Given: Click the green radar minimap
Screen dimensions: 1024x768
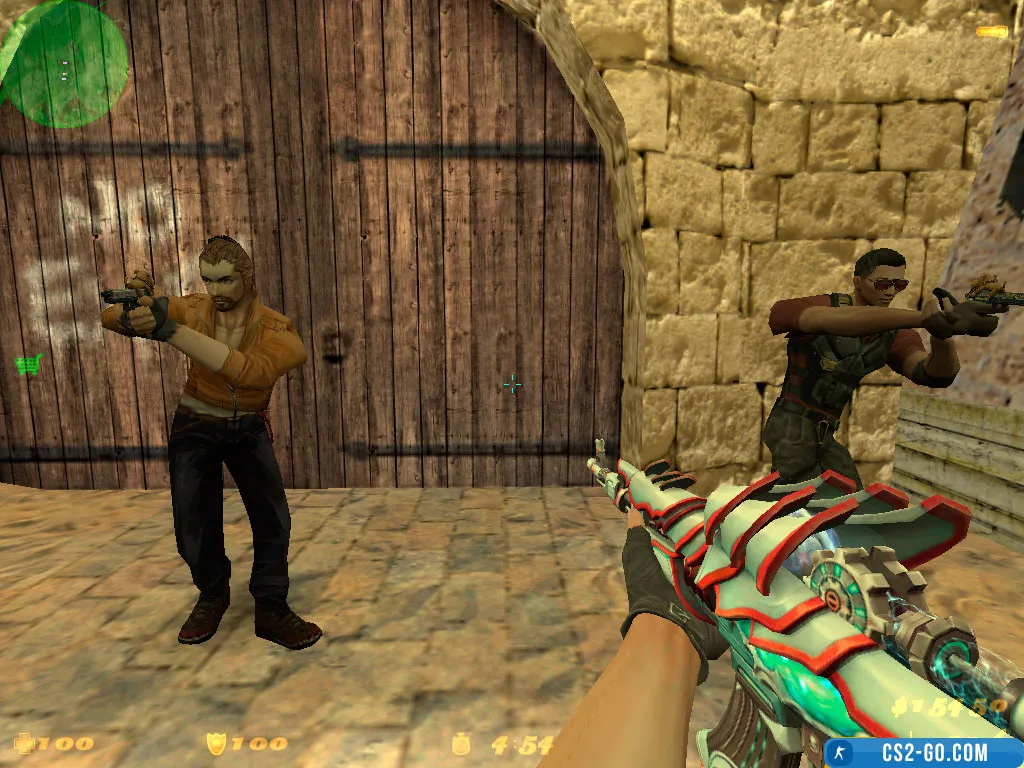Looking at the screenshot, I should (x=63, y=62).
